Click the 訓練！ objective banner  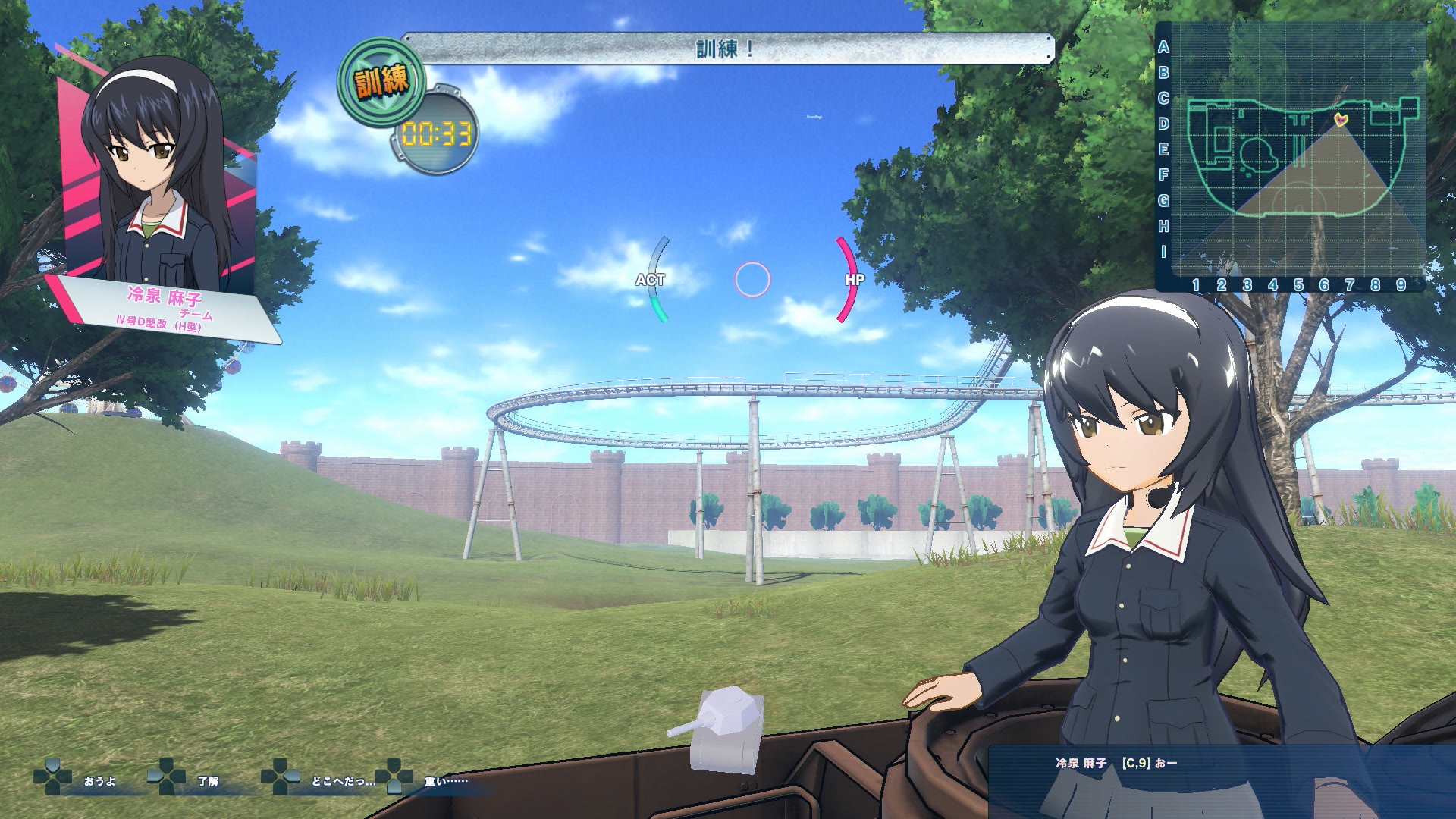(726, 49)
